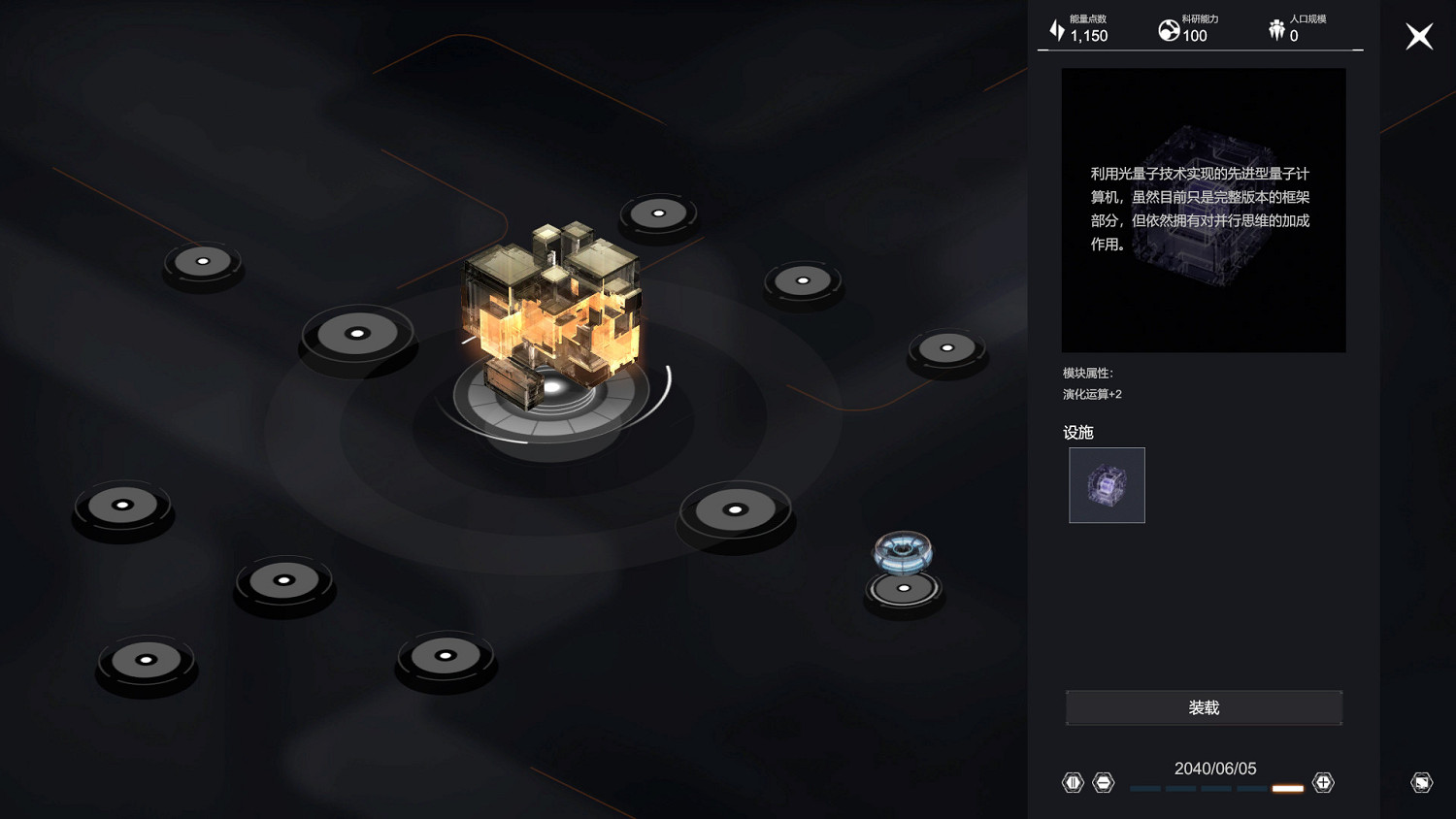Click the increase time speed hexagon icon

pyautogui.click(x=1323, y=782)
